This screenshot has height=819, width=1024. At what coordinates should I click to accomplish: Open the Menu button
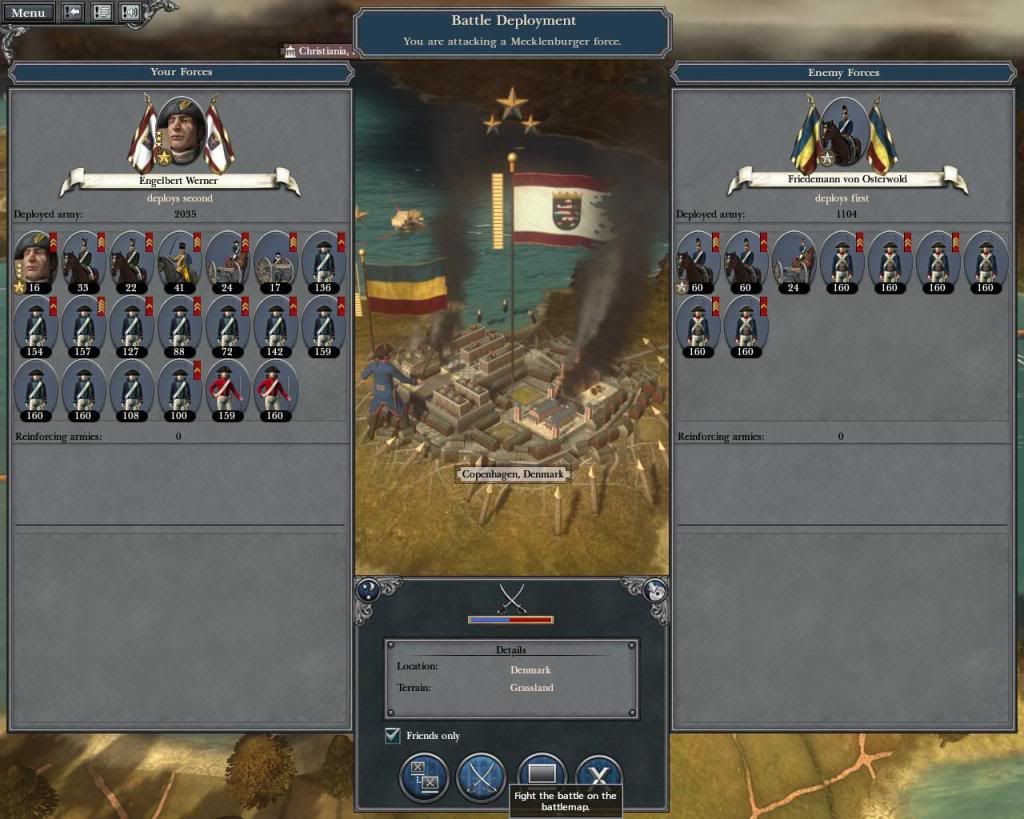click(28, 13)
